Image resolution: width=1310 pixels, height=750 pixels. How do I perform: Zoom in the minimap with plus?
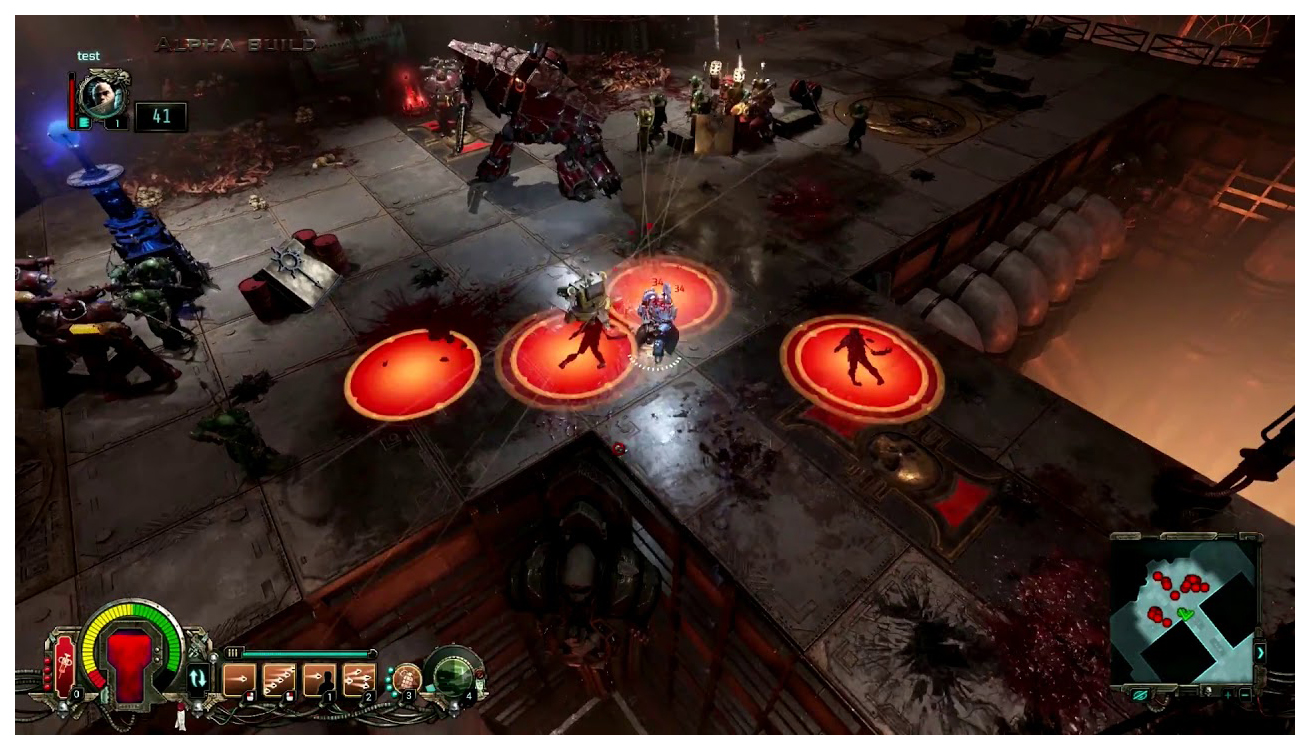[x=1229, y=693]
